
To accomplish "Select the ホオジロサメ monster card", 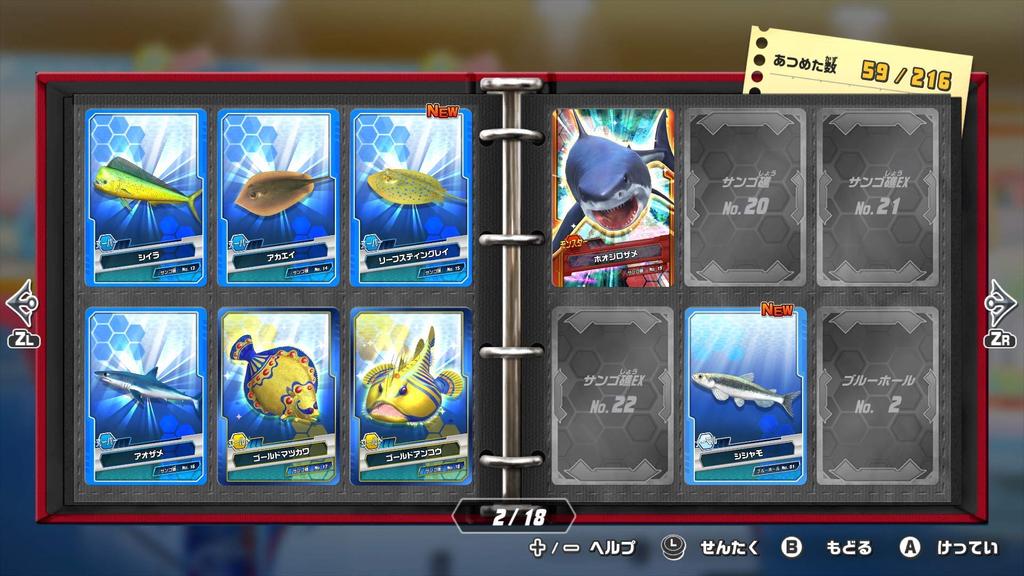I will (613, 197).
